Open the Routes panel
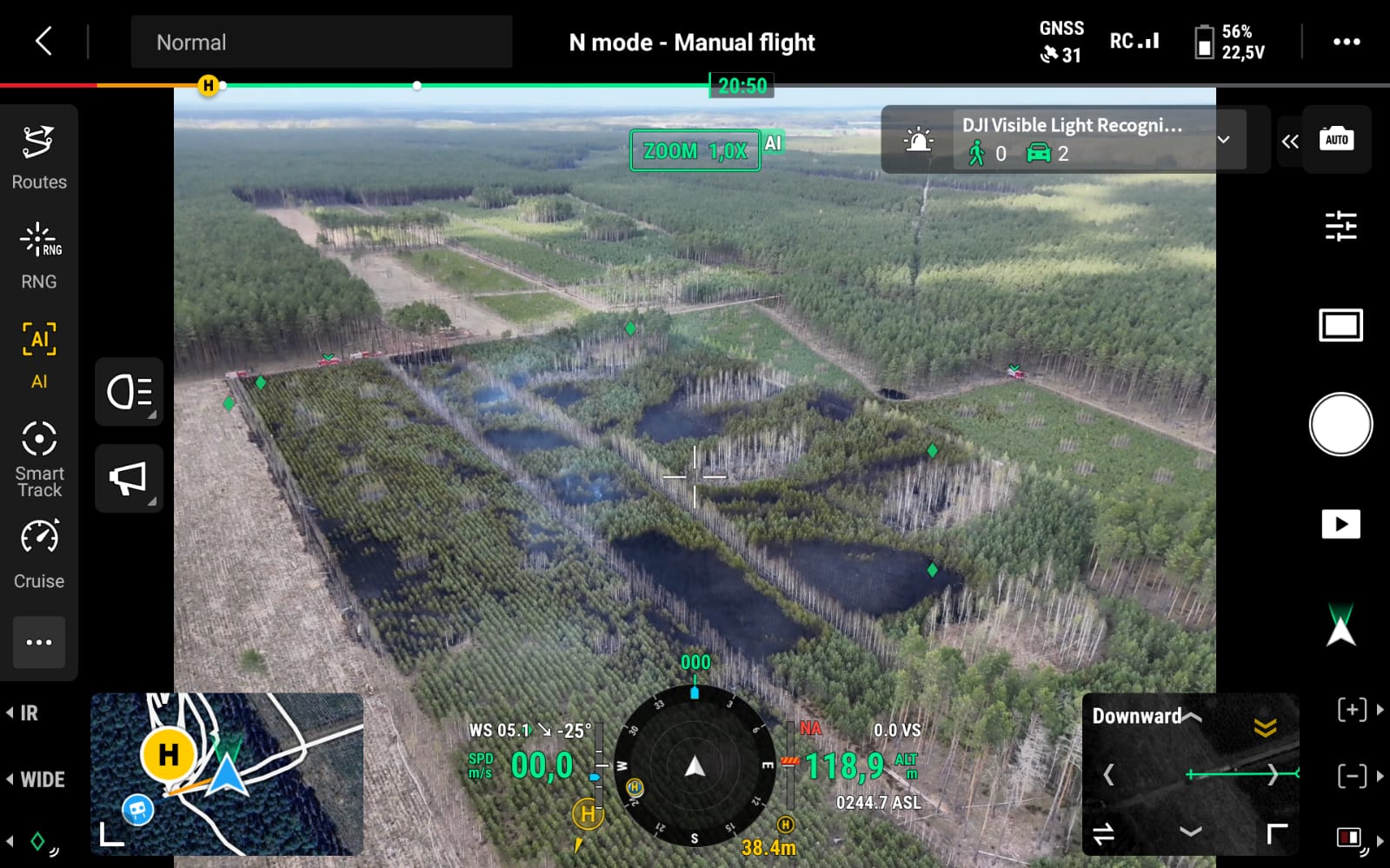 coord(39,157)
